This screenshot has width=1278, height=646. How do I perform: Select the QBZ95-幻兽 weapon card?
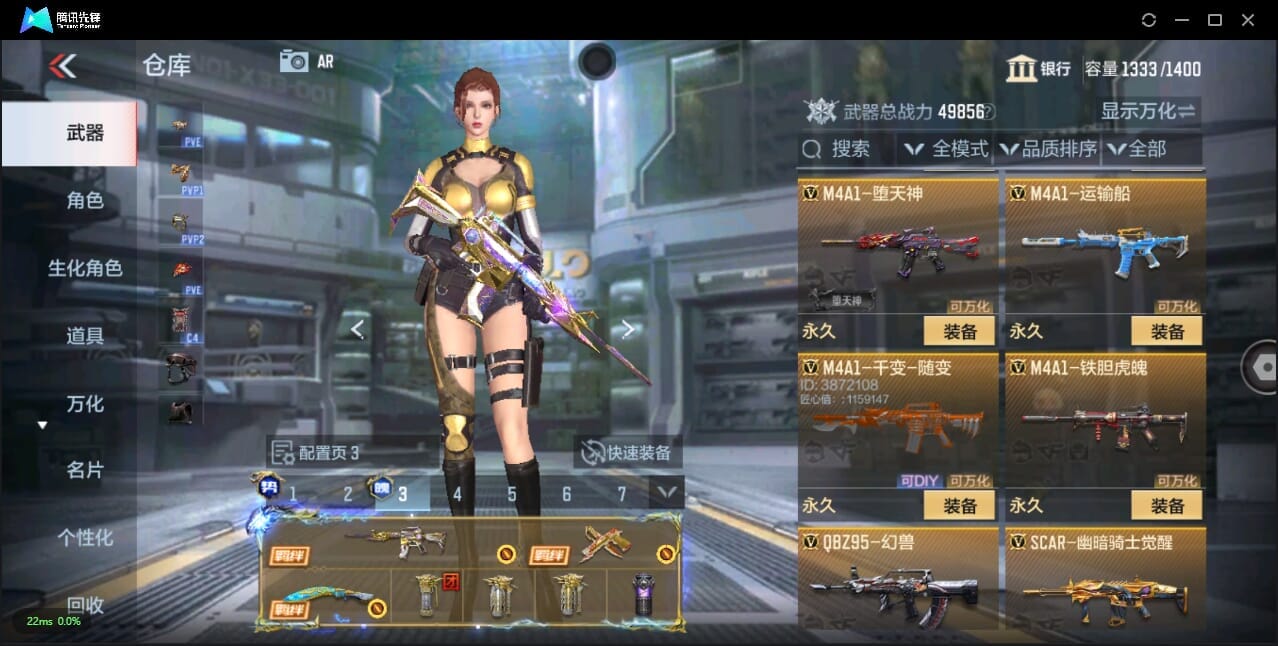[898, 580]
